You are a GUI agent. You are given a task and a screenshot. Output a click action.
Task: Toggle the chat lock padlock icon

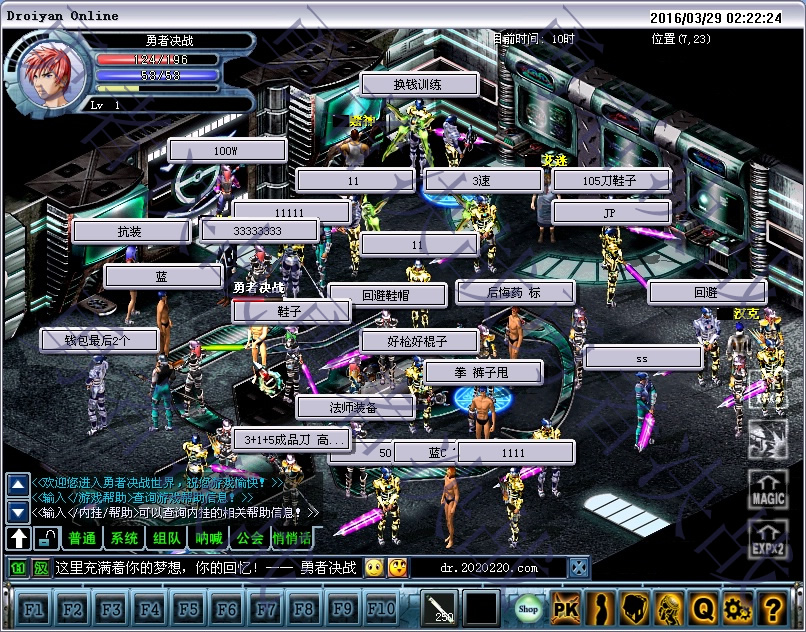coord(46,539)
